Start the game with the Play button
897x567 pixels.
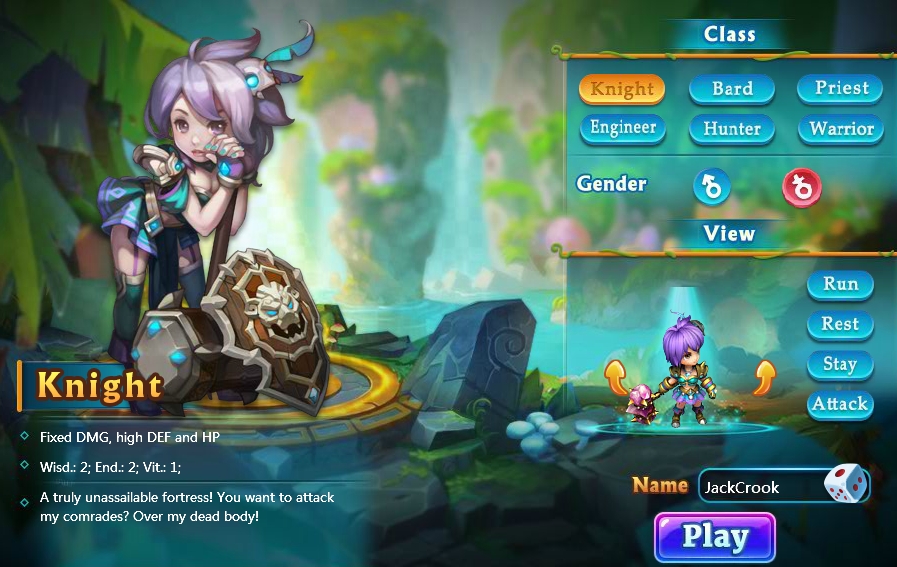(x=715, y=537)
